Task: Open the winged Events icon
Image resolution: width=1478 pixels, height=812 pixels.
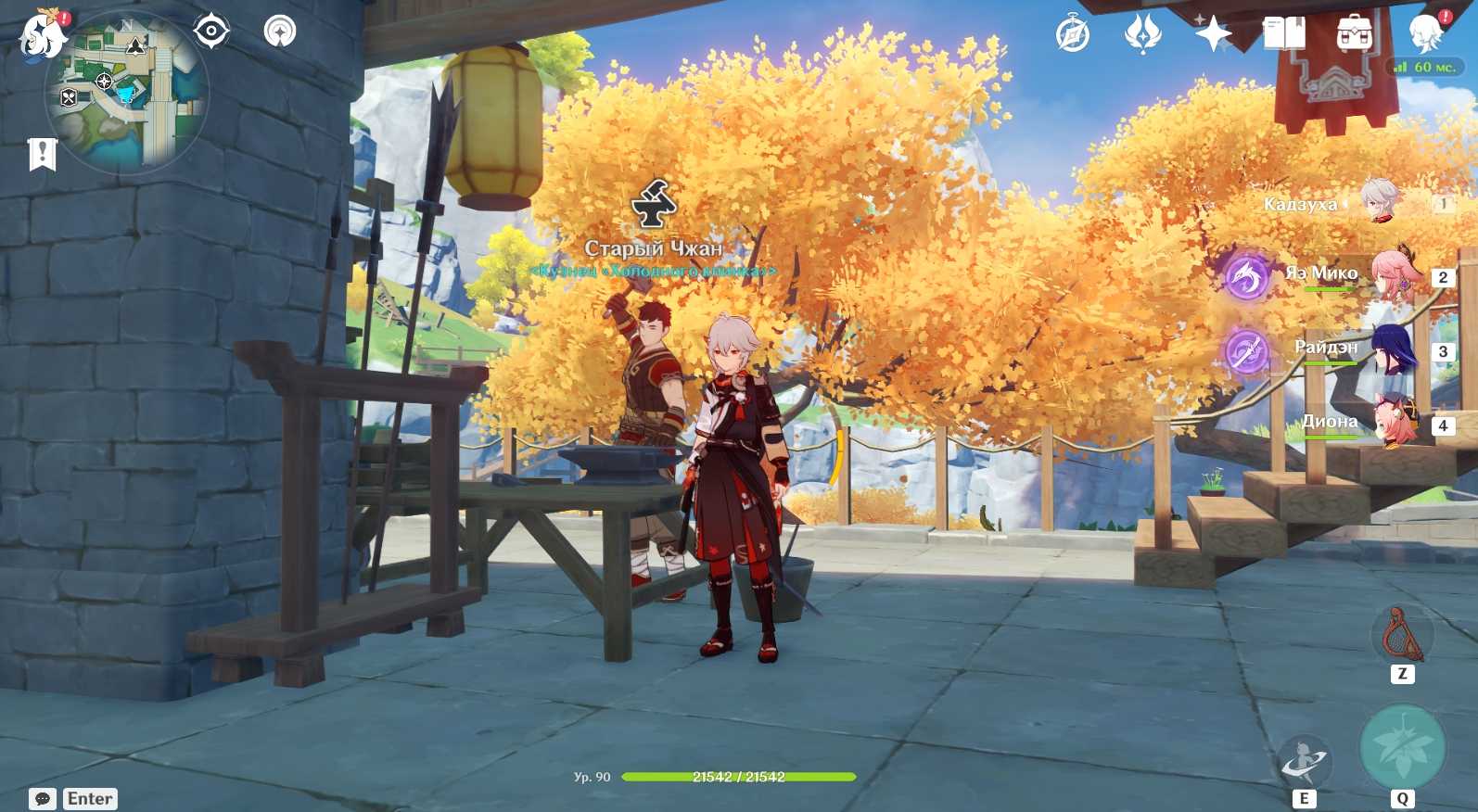Action: [1142, 35]
